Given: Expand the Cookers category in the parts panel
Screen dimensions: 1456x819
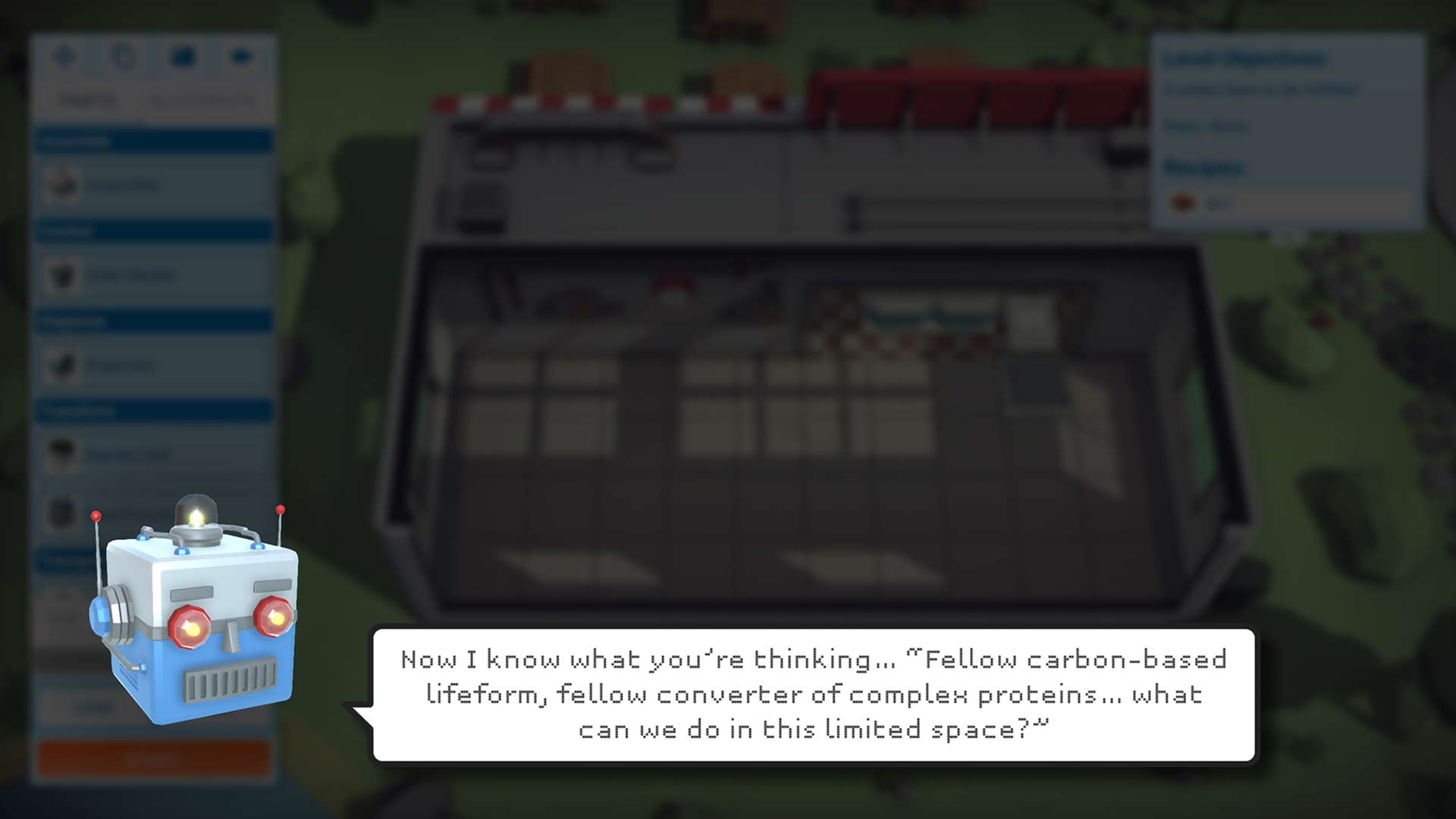Looking at the screenshot, I should click(x=152, y=230).
